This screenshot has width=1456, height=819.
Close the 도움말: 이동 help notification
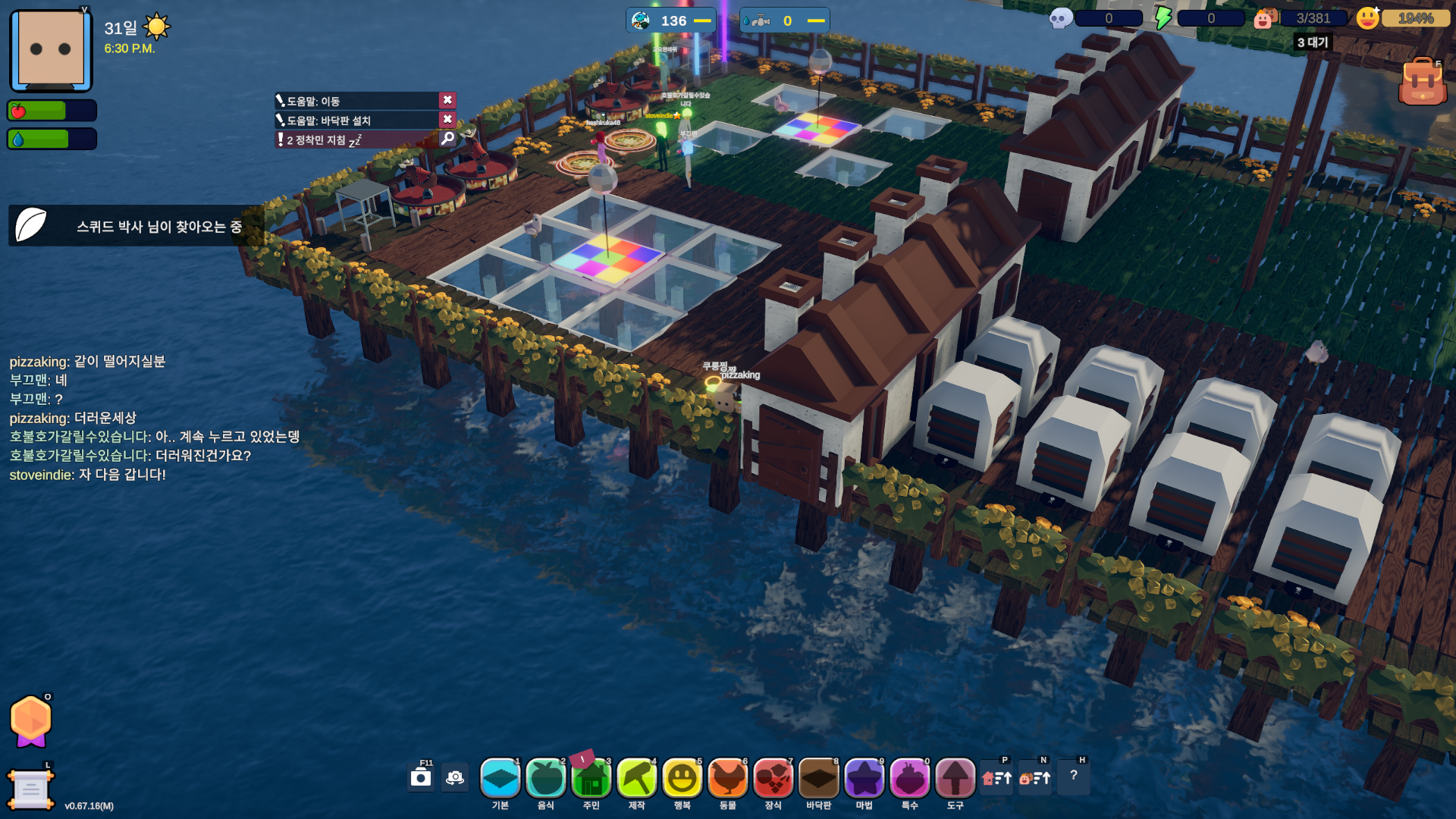tap(447, 100)
